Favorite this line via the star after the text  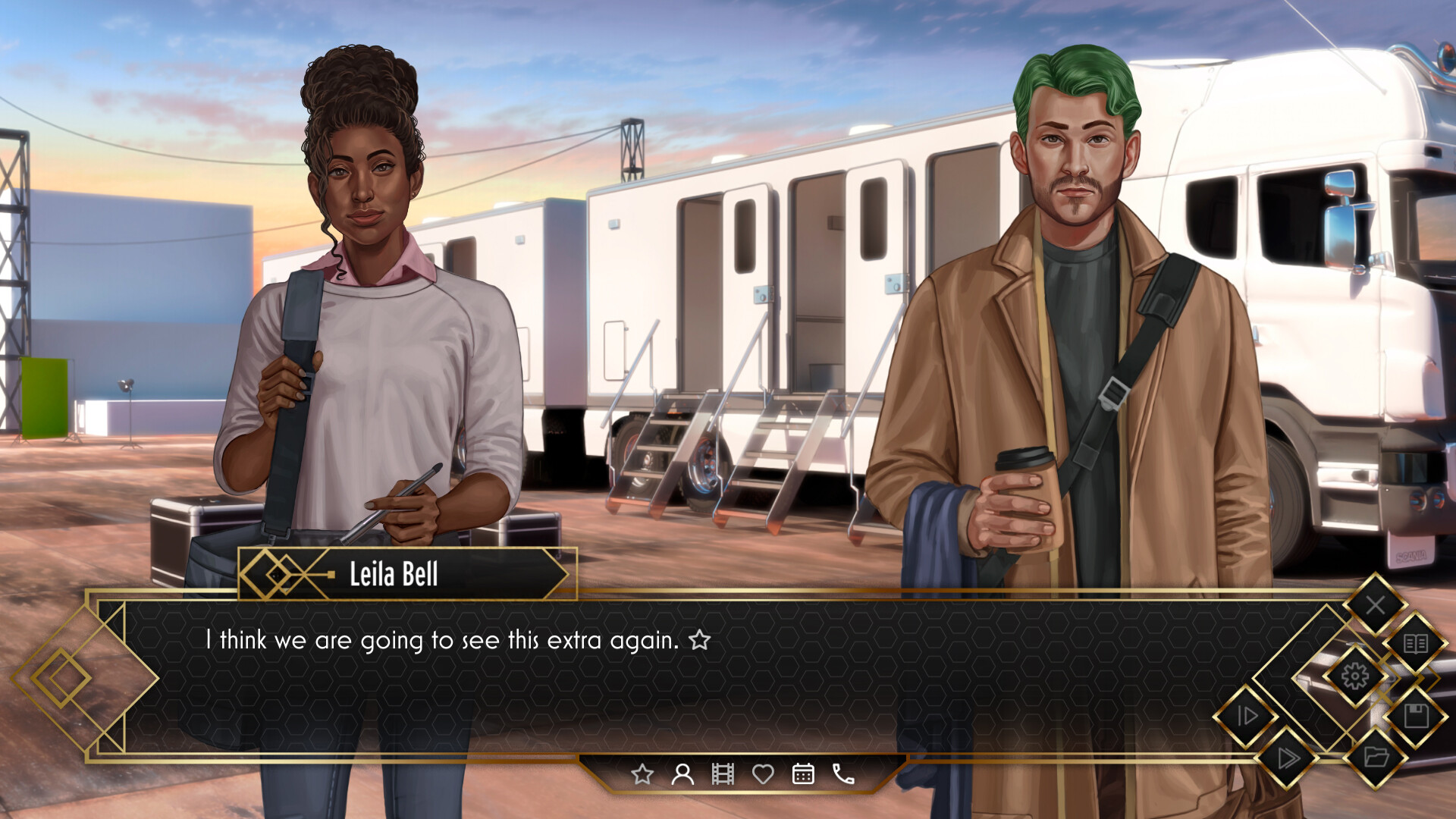(698, 641)
